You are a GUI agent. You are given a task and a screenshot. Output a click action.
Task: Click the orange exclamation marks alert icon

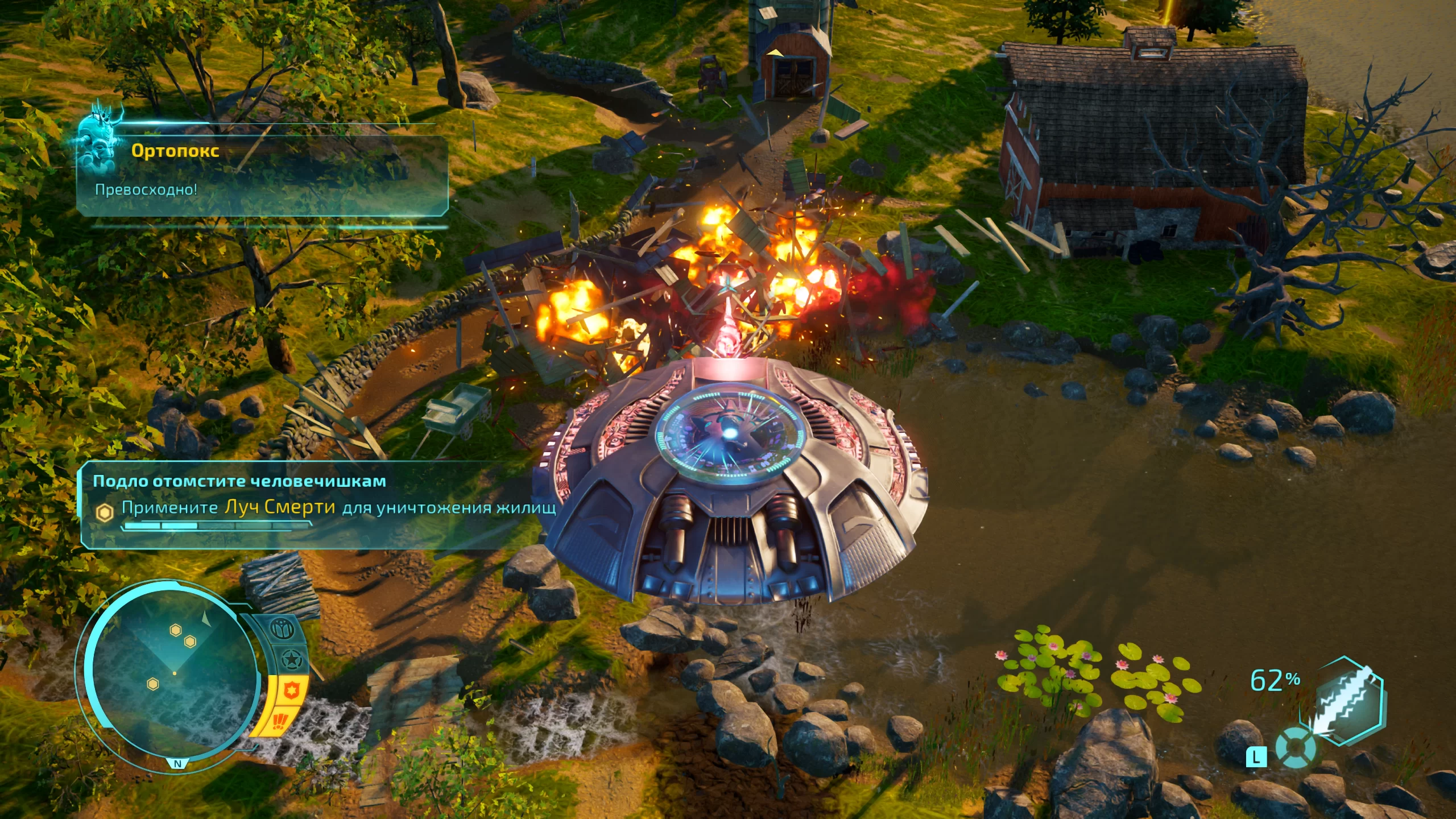click(x=280, y=722)
